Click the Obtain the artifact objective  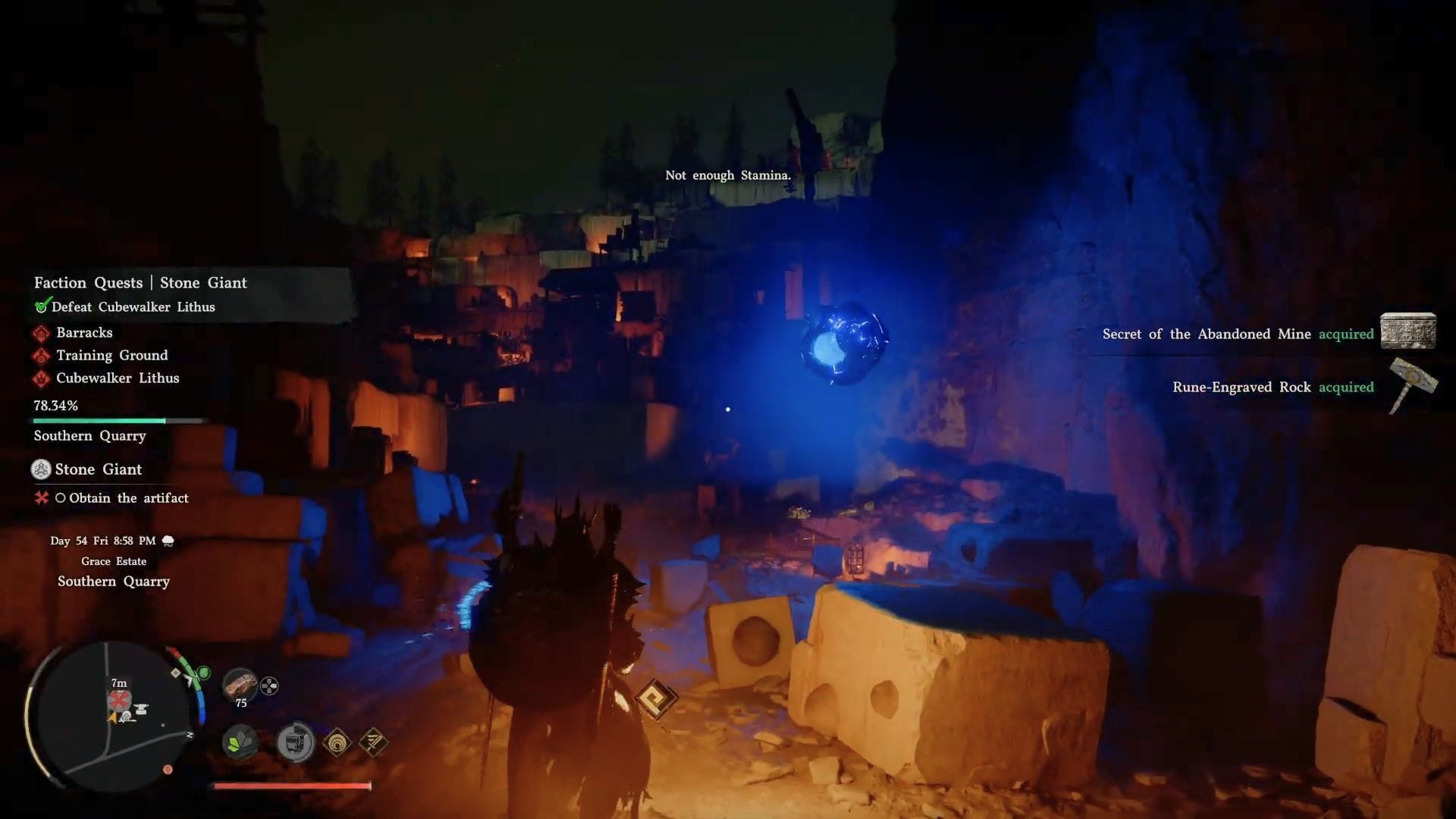pyautogui.click(x=128, y=498)
